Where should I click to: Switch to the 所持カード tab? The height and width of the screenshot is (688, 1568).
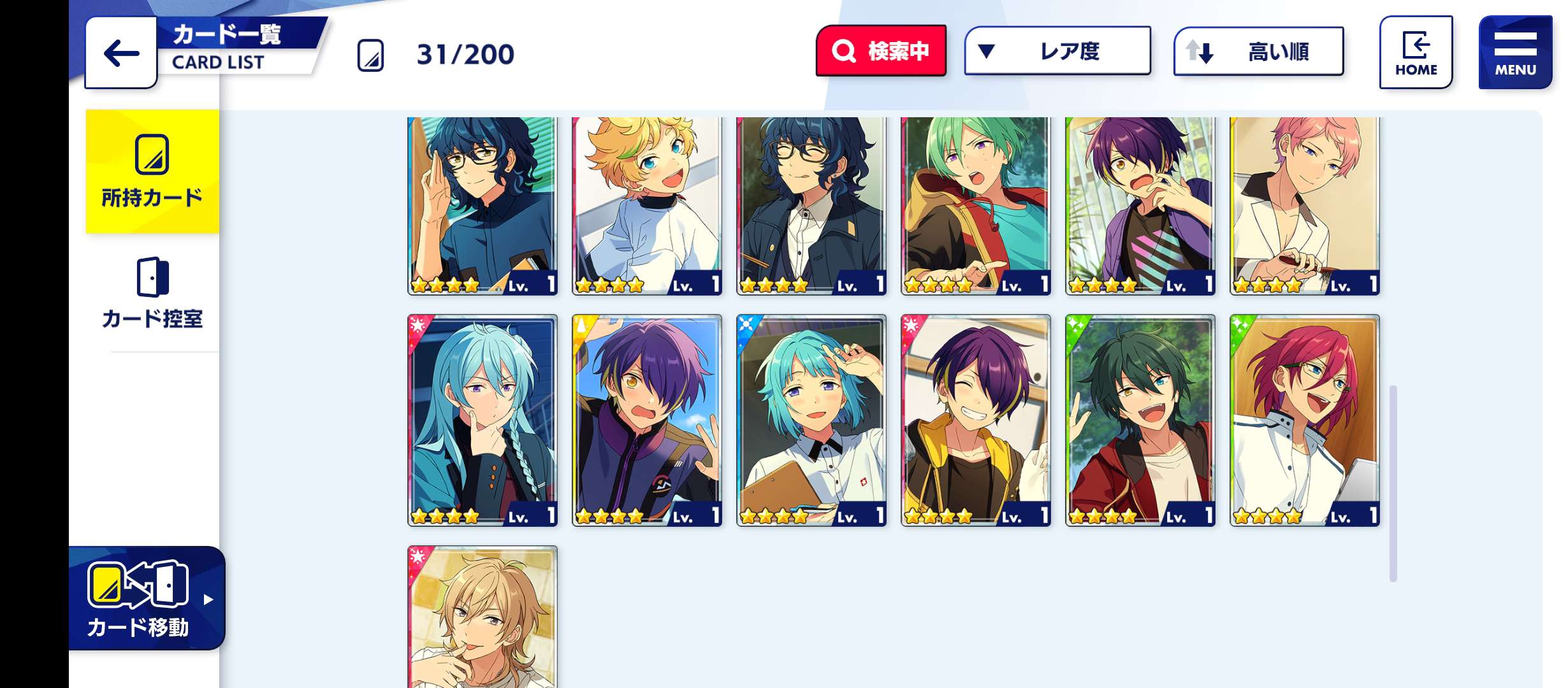tap(152, 172)
